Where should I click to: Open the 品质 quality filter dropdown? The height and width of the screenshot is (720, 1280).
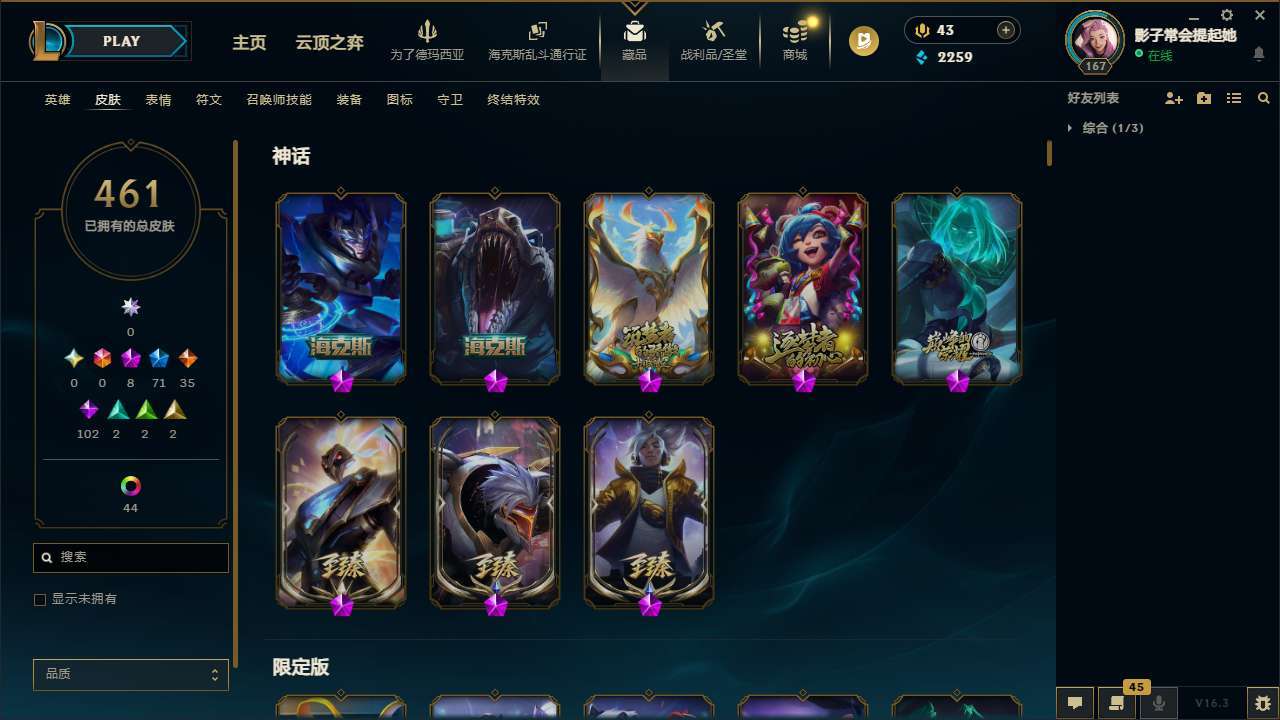131,674
